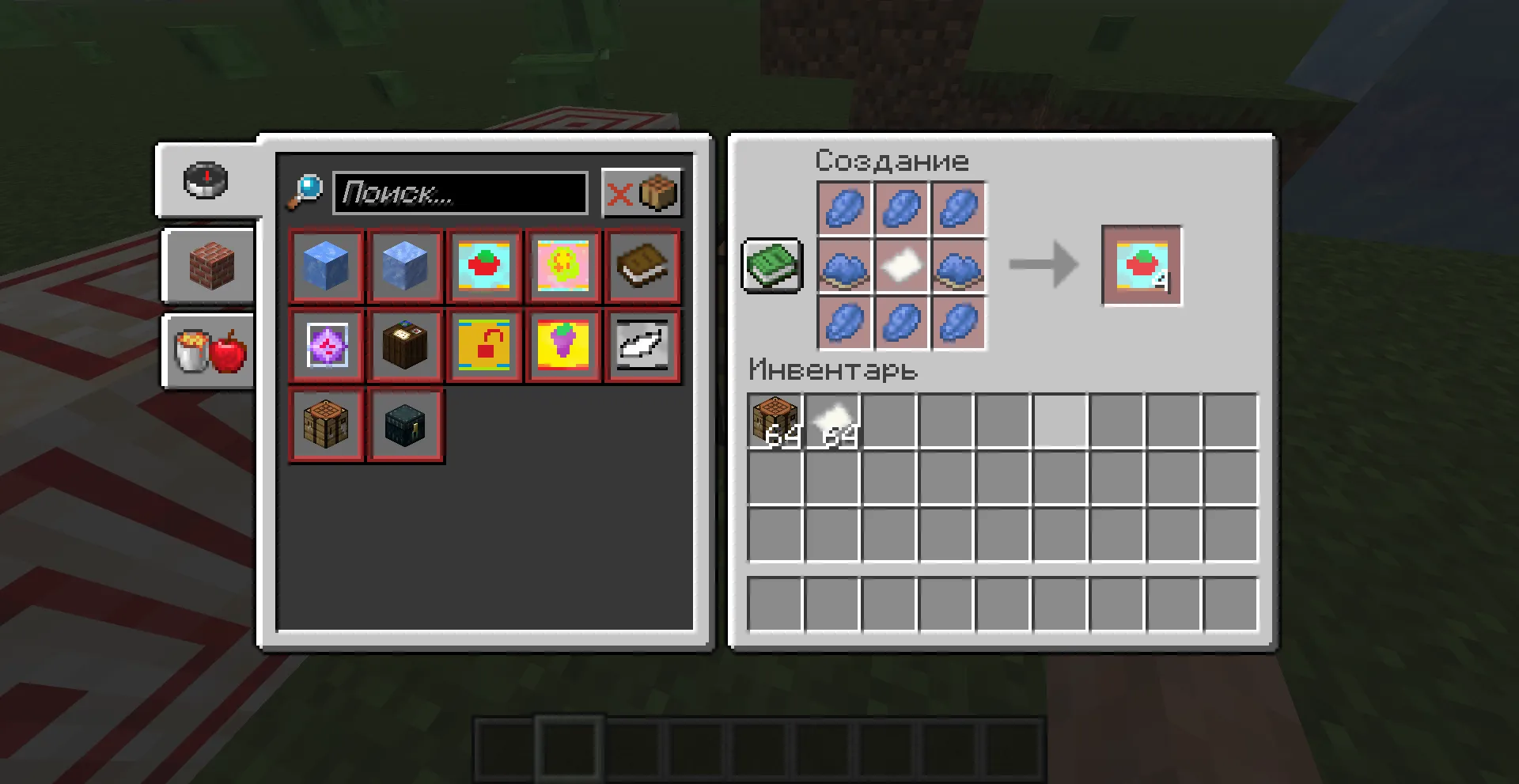Click the paper in the crafting grid center
This screenshot has height=784, width=1519.
[x=901, y=267]
